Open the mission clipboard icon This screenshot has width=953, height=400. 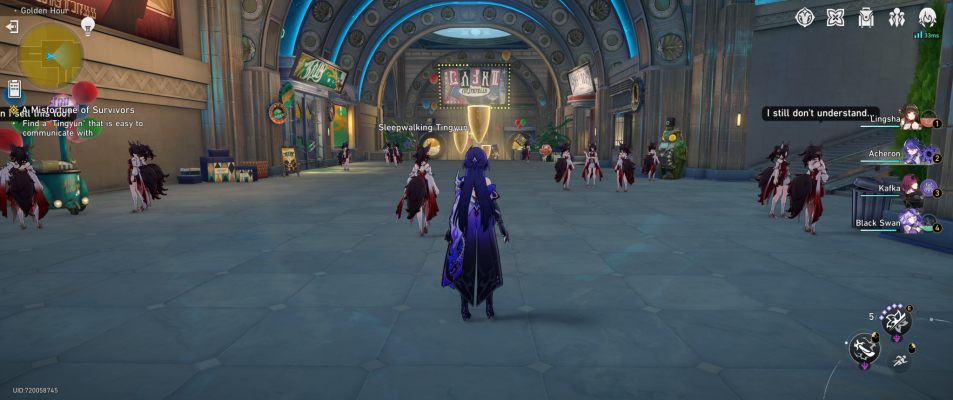click(x=14, y=89)
